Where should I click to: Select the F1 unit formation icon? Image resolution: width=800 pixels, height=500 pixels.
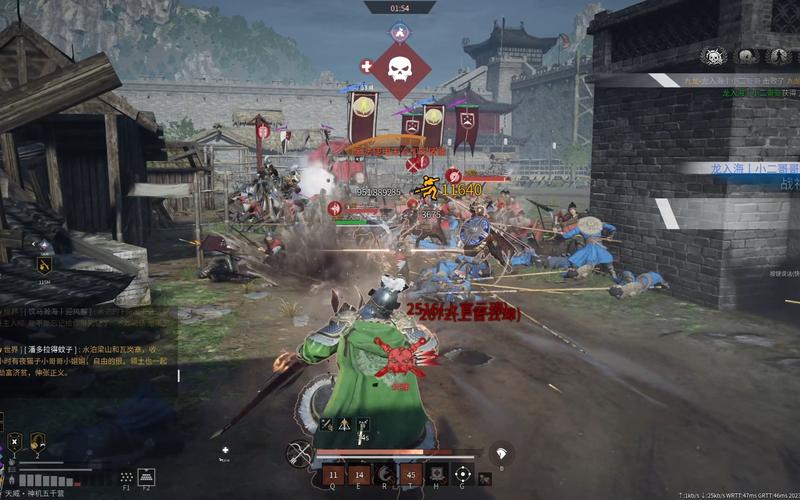pyautogui.click(x=127, y=477)
